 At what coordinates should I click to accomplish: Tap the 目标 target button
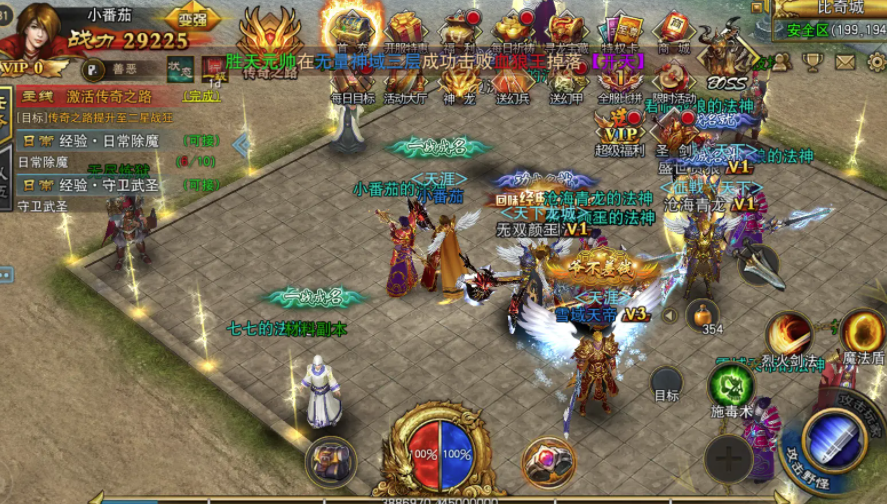[666, 384]
